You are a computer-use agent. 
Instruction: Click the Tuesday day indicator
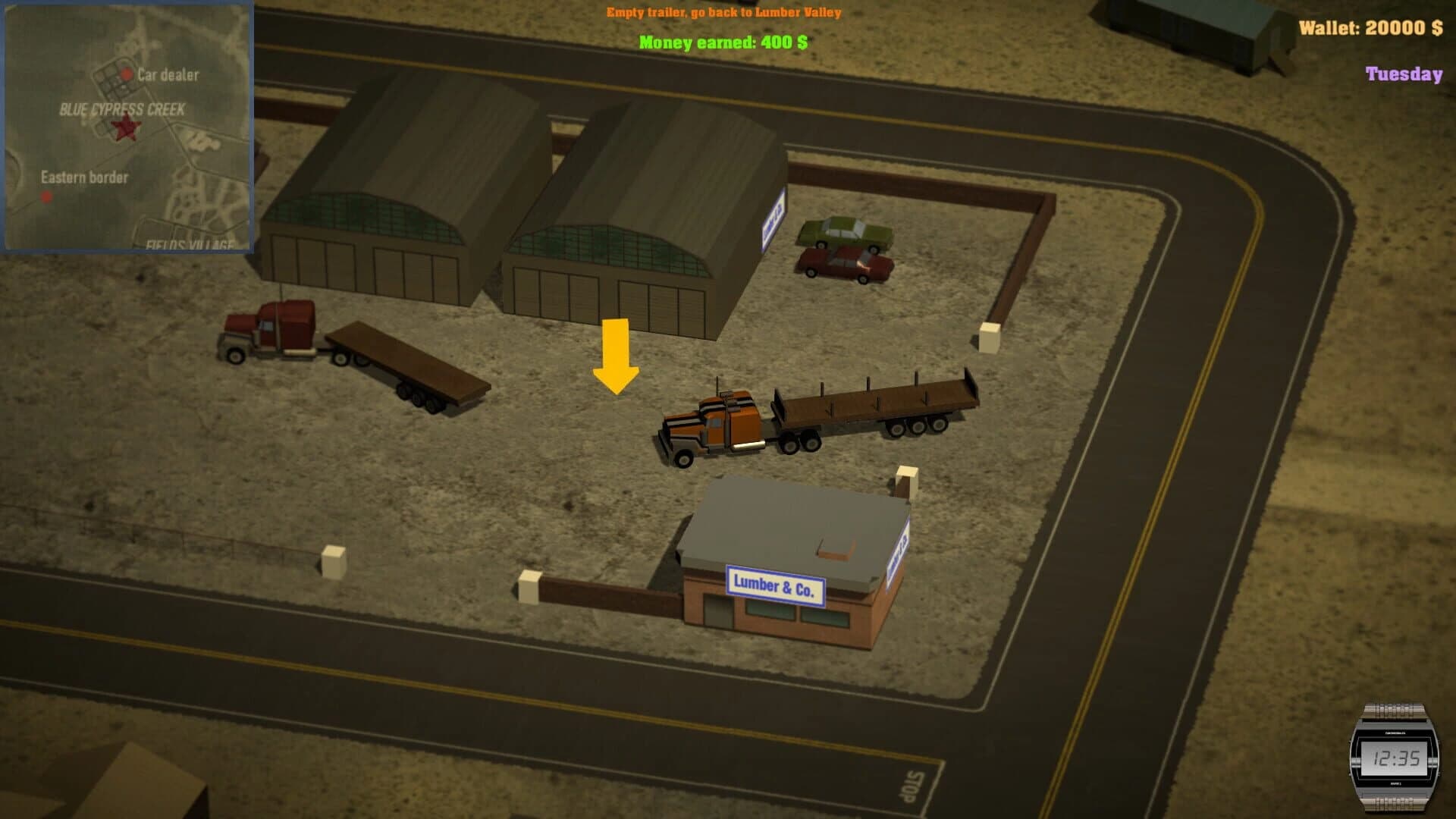click(x=1404, y=74)
